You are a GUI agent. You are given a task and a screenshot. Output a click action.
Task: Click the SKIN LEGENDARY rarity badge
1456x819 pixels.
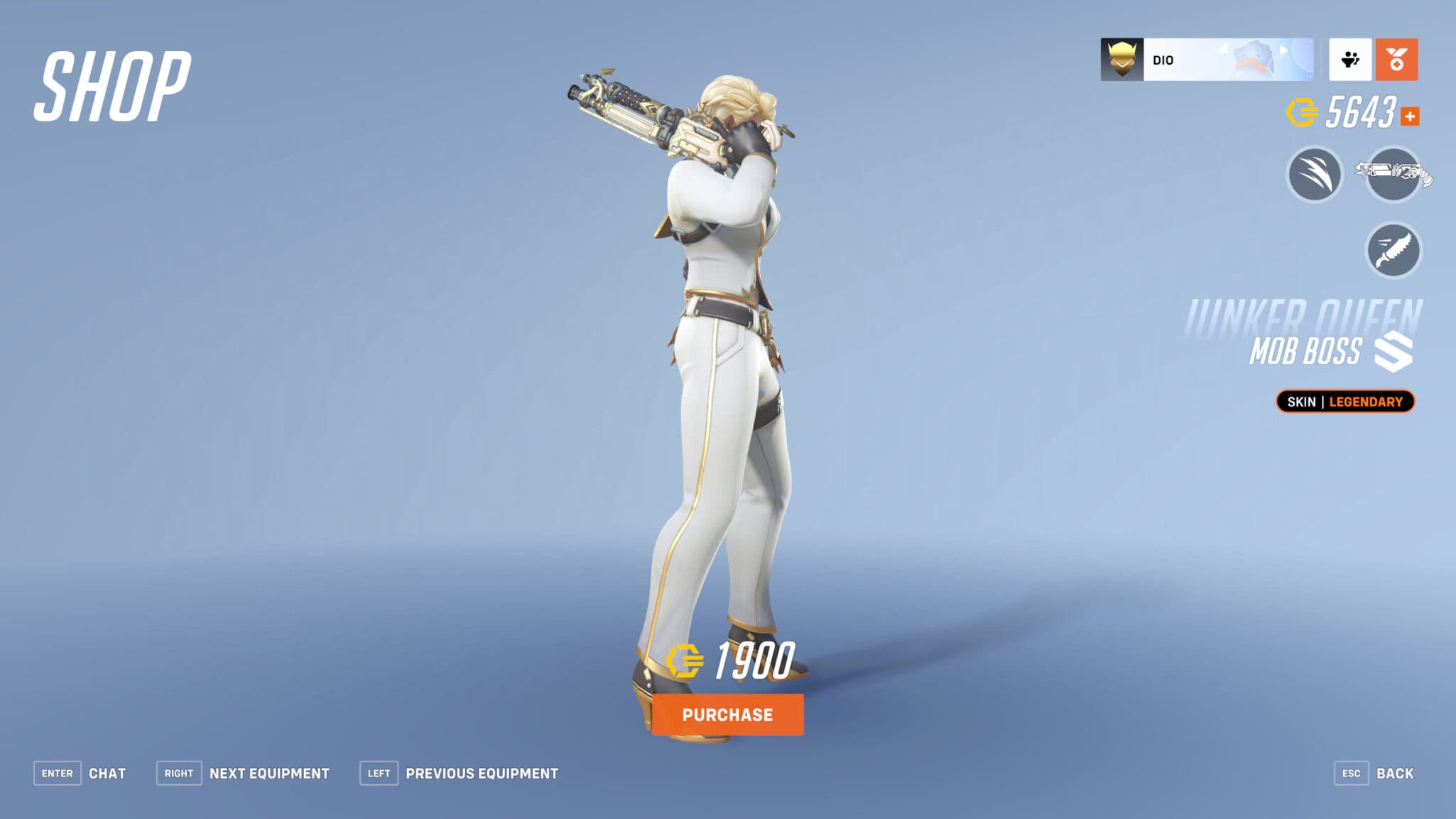pyautogui.click(x=1344, y=401)
